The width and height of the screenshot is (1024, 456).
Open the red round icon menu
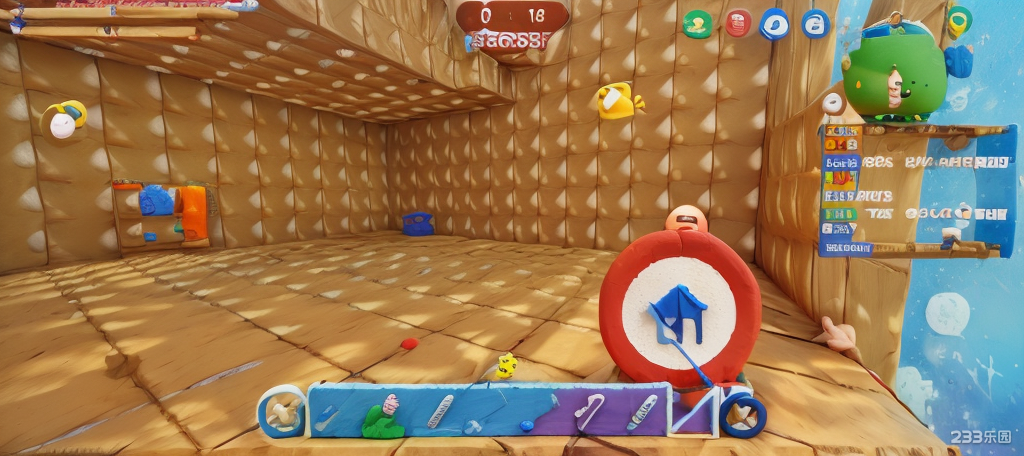[737, 23]
